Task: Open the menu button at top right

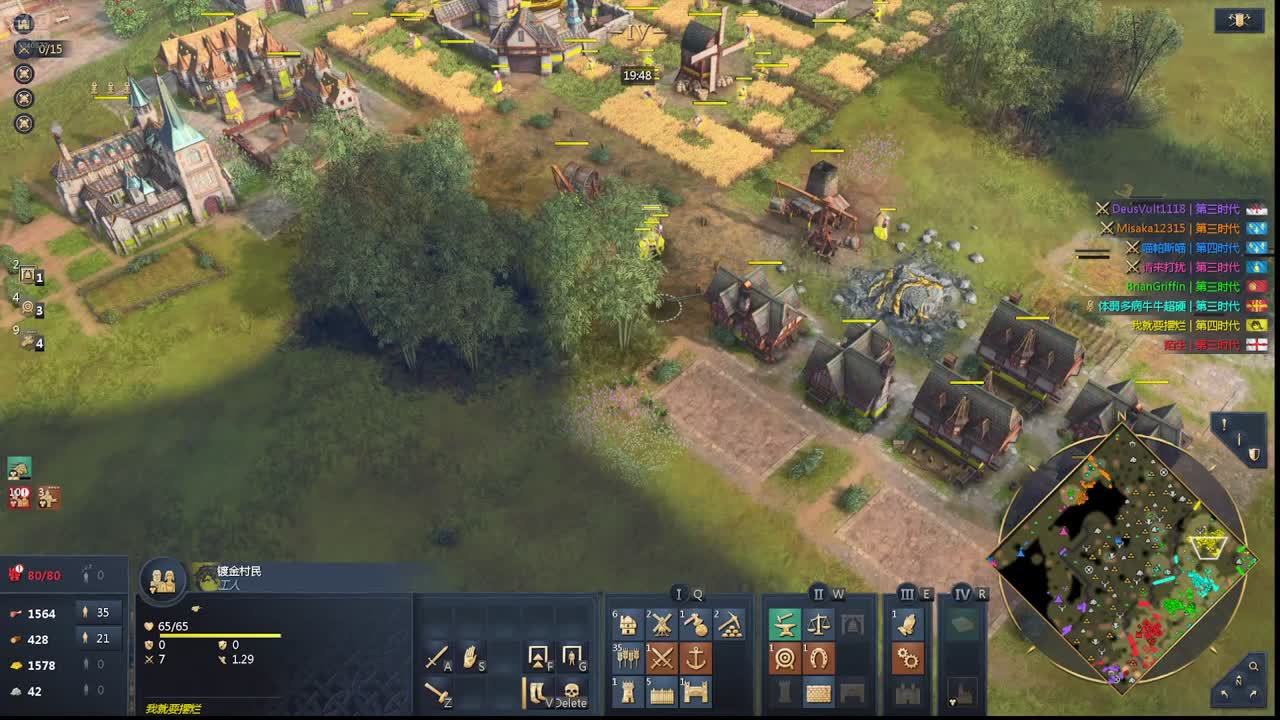Action: click(1240, 20)
